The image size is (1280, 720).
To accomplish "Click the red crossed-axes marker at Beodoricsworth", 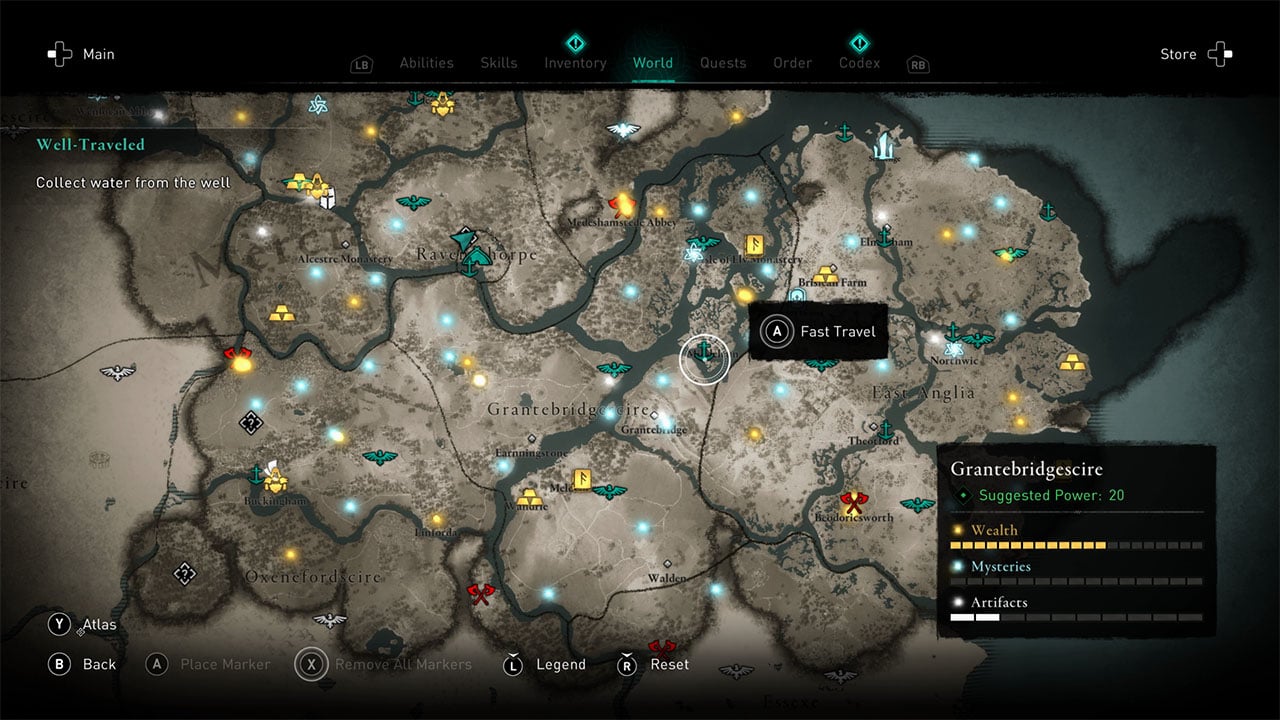I will 852,499.
